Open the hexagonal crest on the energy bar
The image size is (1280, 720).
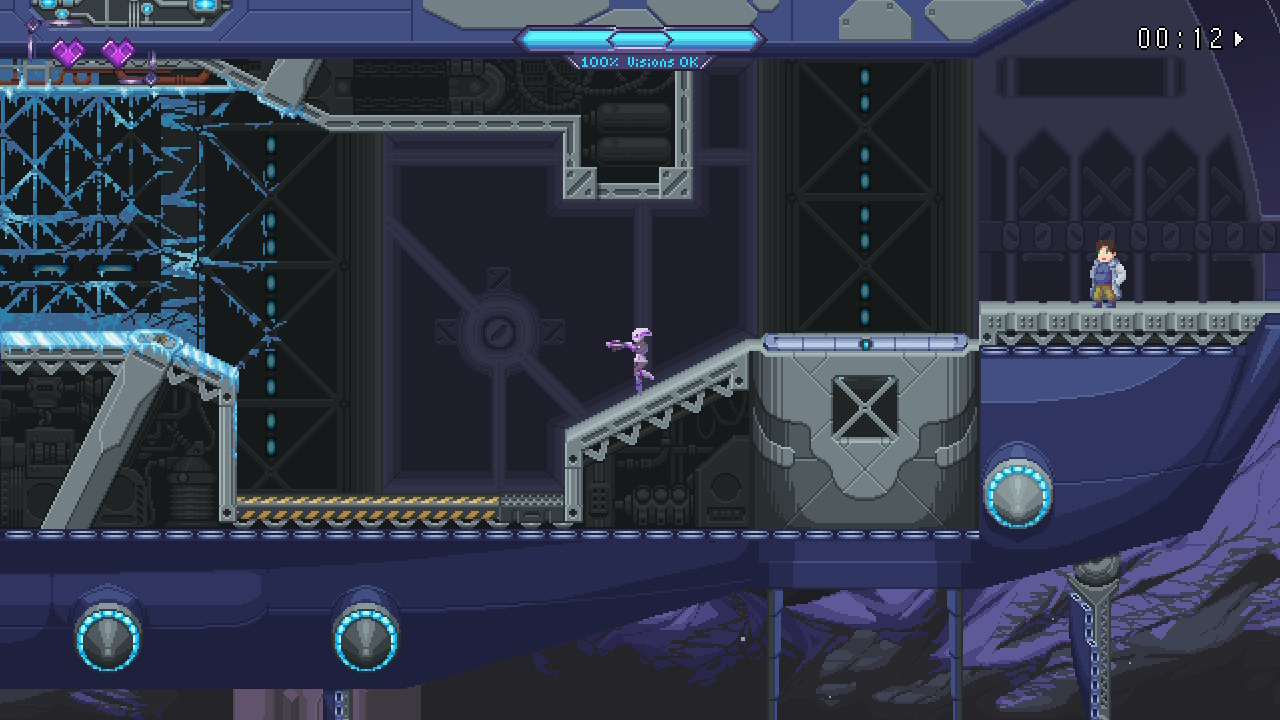click(640, 40)
